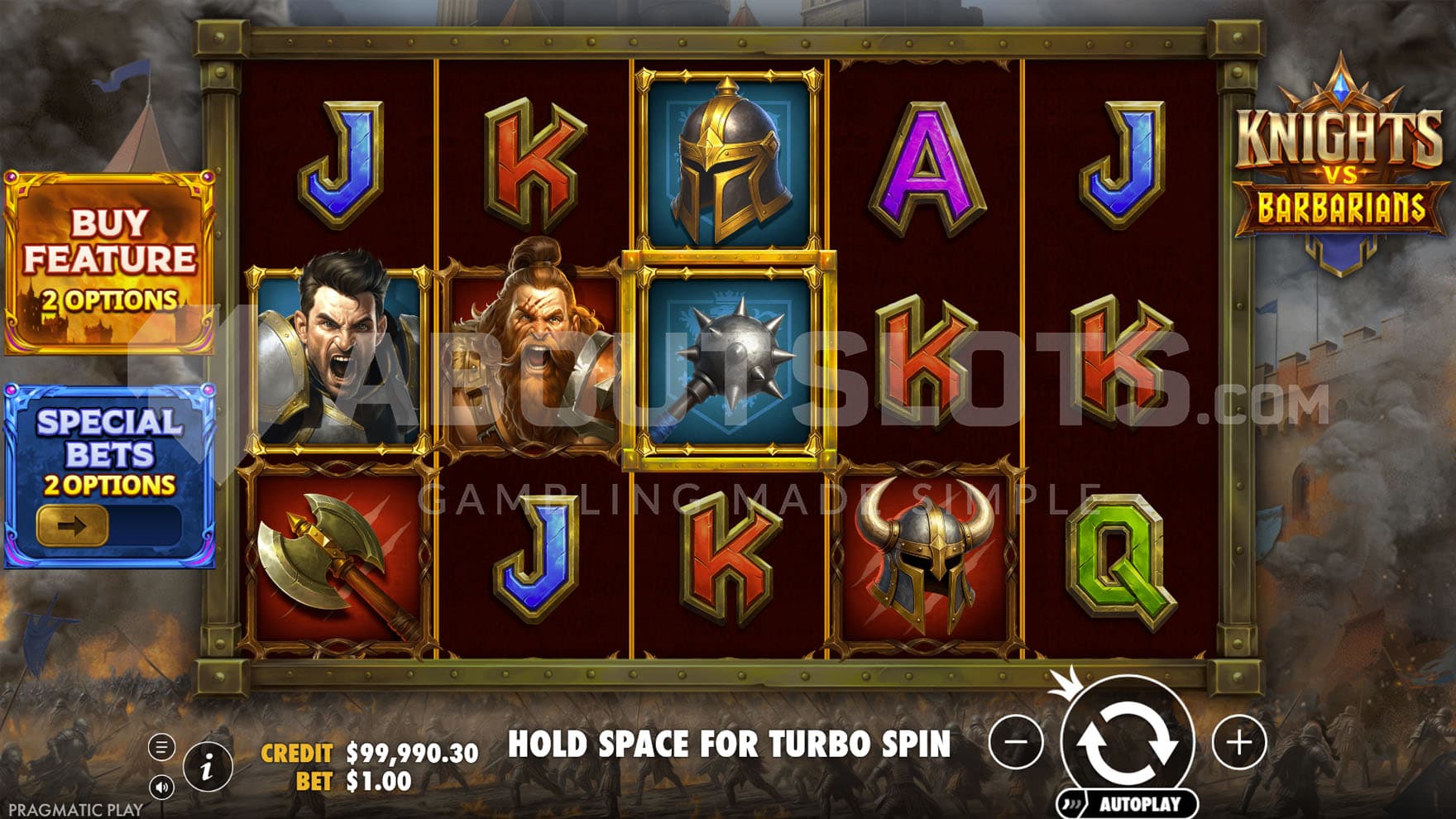Viewport: 1456px width, 819px height.
Task: Increase the bet with the plus button
Action: 1238,743
